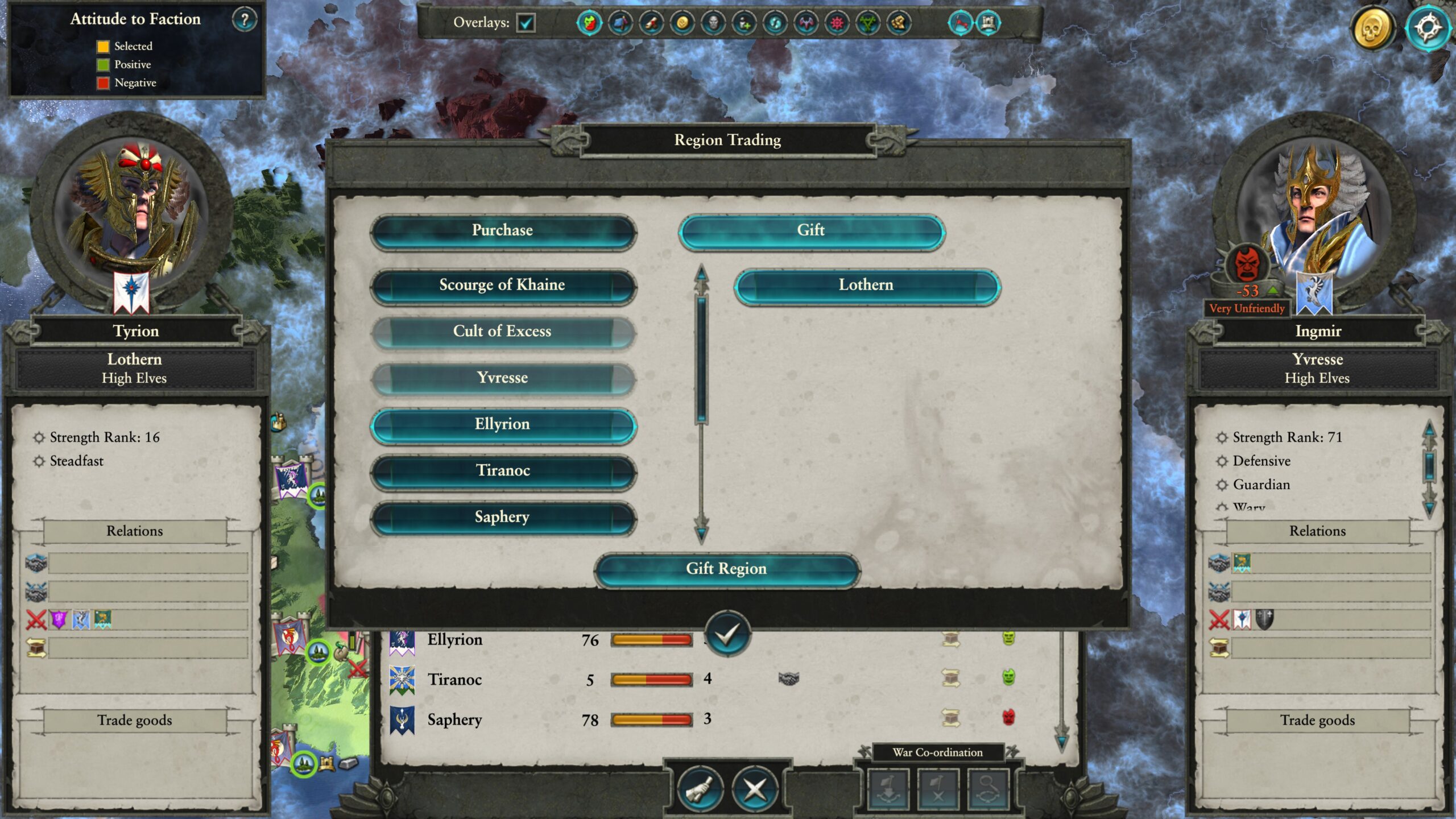Click the scroll-in-hand diplomacy button
1456x819 pixels.
(x=700, y=789)
